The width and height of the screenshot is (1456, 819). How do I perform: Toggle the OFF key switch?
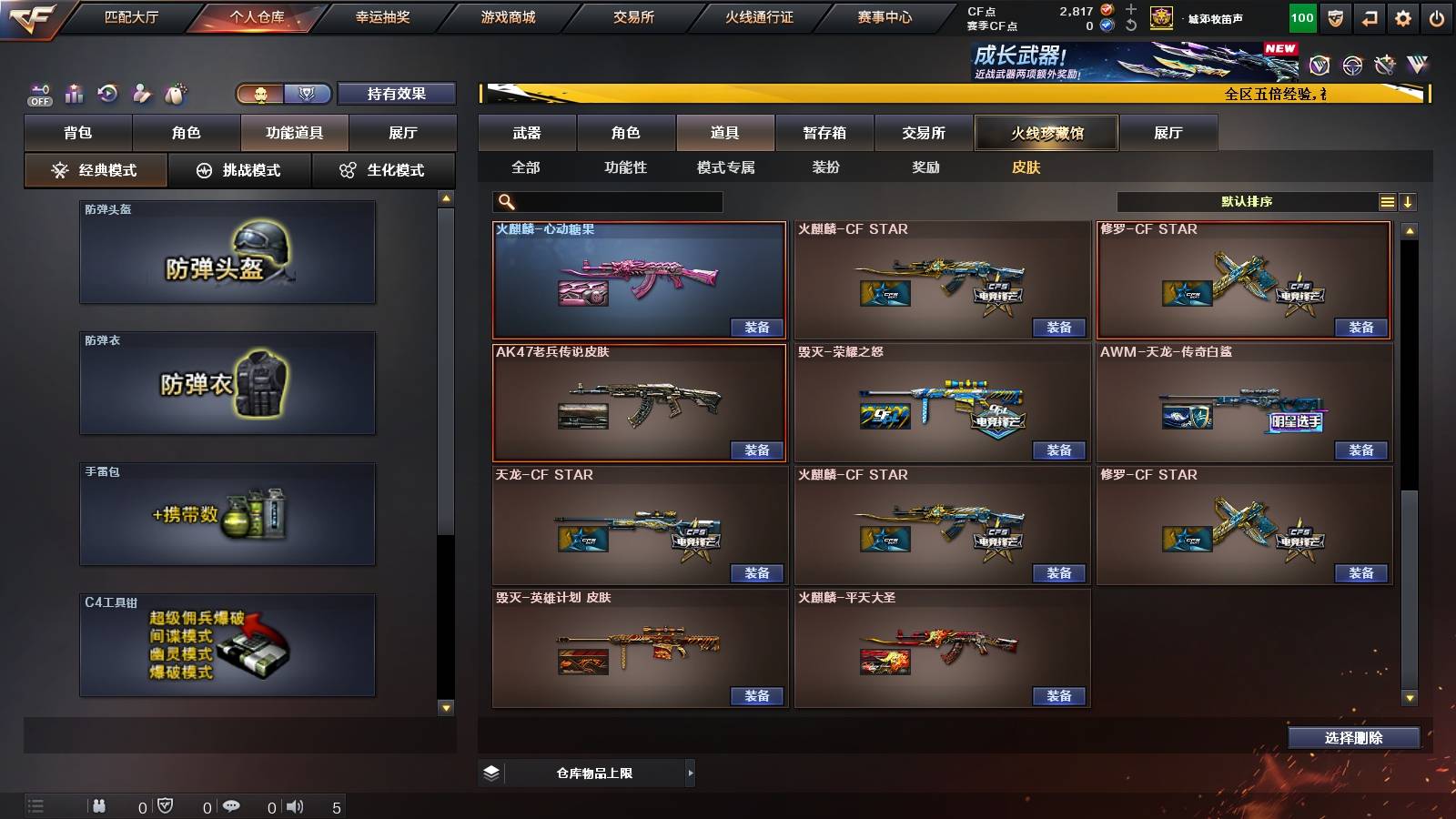pos(38,93)
